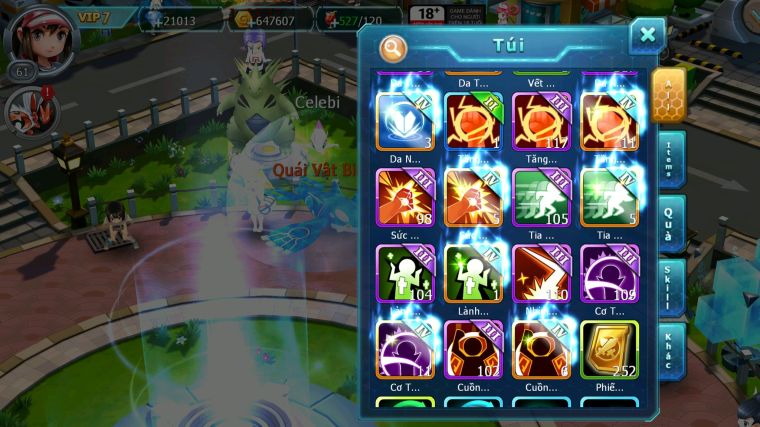Image resolution: width=760 pixels, height=427 pixels.
Task: Select the fist item with count 117
Action: [x=540, y=120]
